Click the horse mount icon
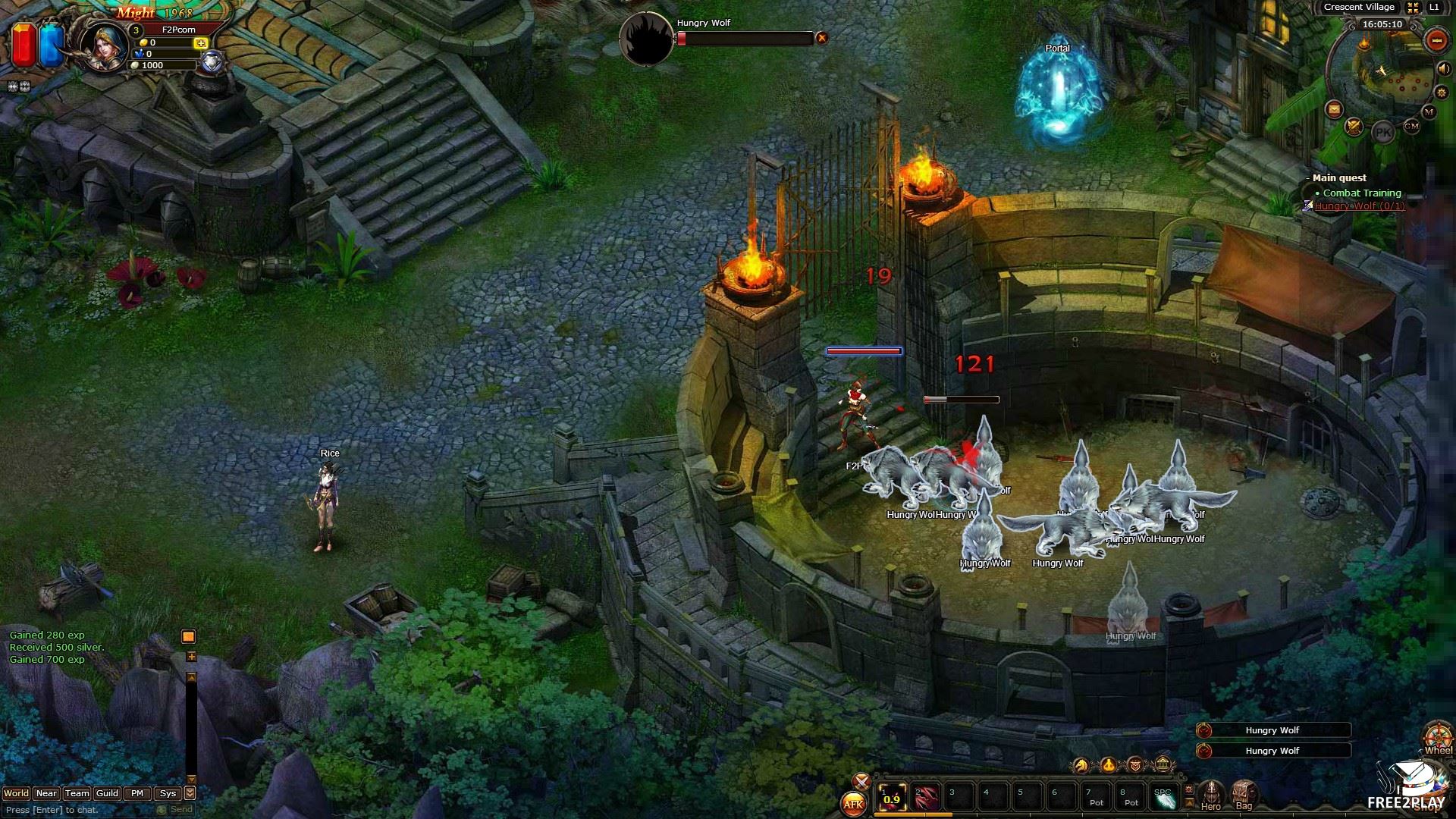Viewport: 1456px width, 819px height. pyautogui.click(x=1081, y=765)
